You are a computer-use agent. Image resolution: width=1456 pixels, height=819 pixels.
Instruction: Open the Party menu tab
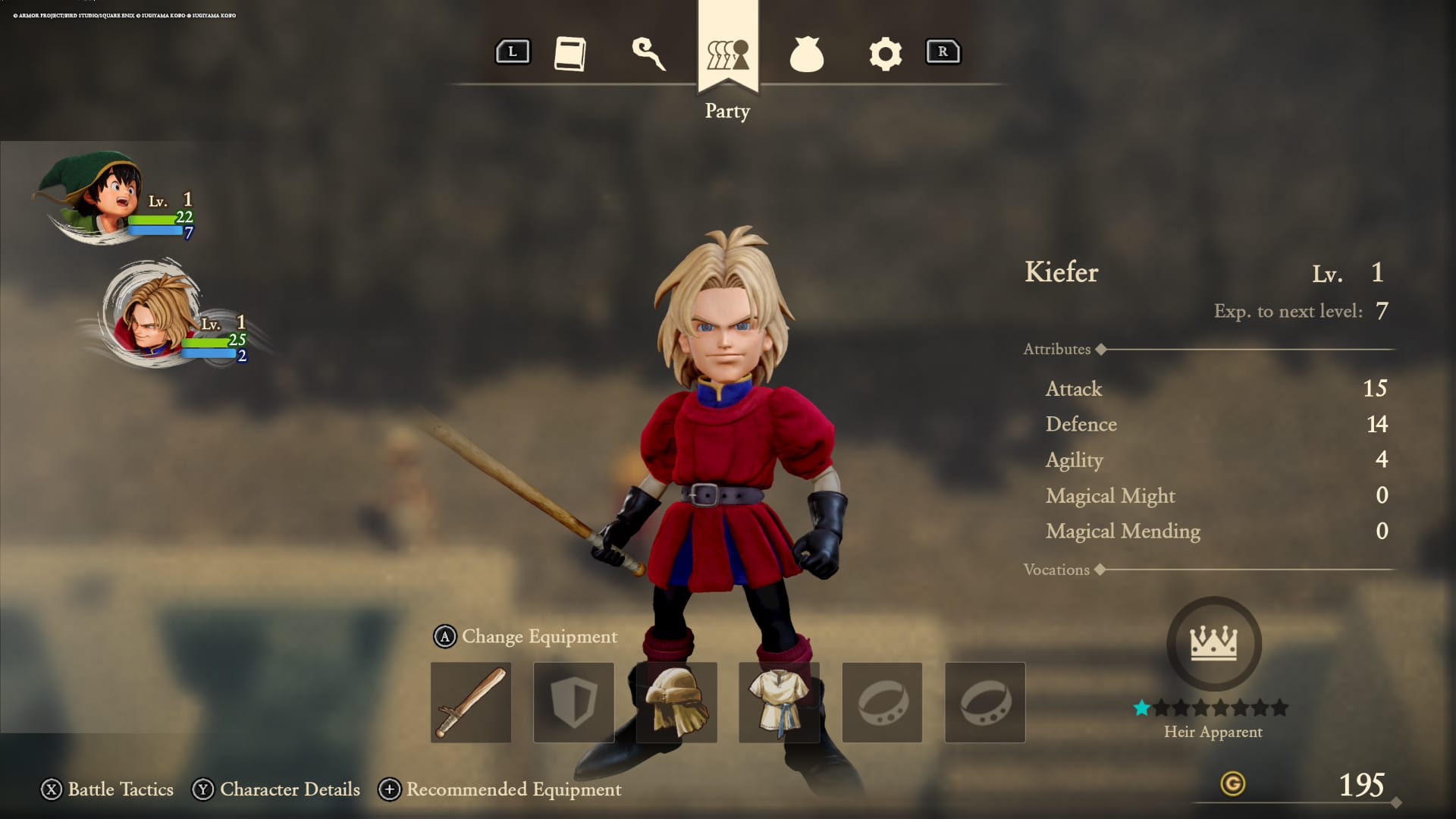[x=726, y=53]
